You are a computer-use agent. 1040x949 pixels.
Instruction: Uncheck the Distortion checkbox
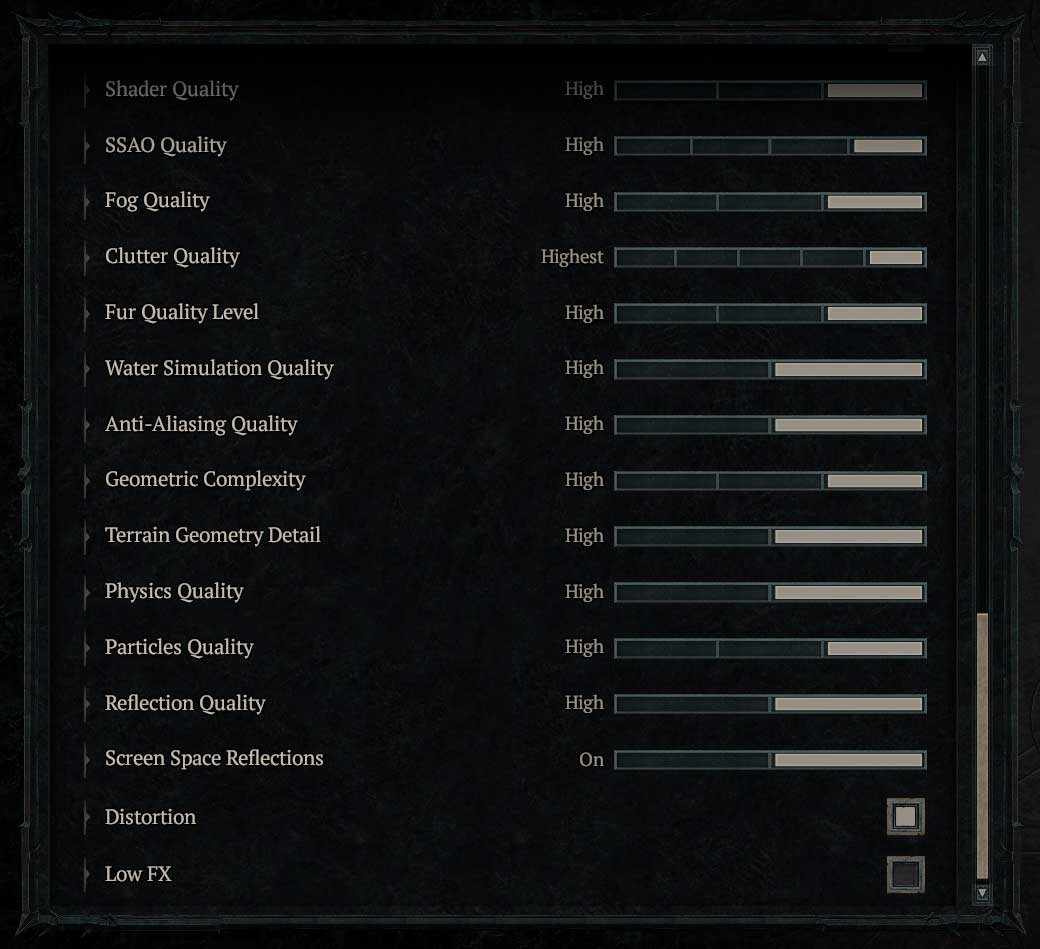click(905, 817)
